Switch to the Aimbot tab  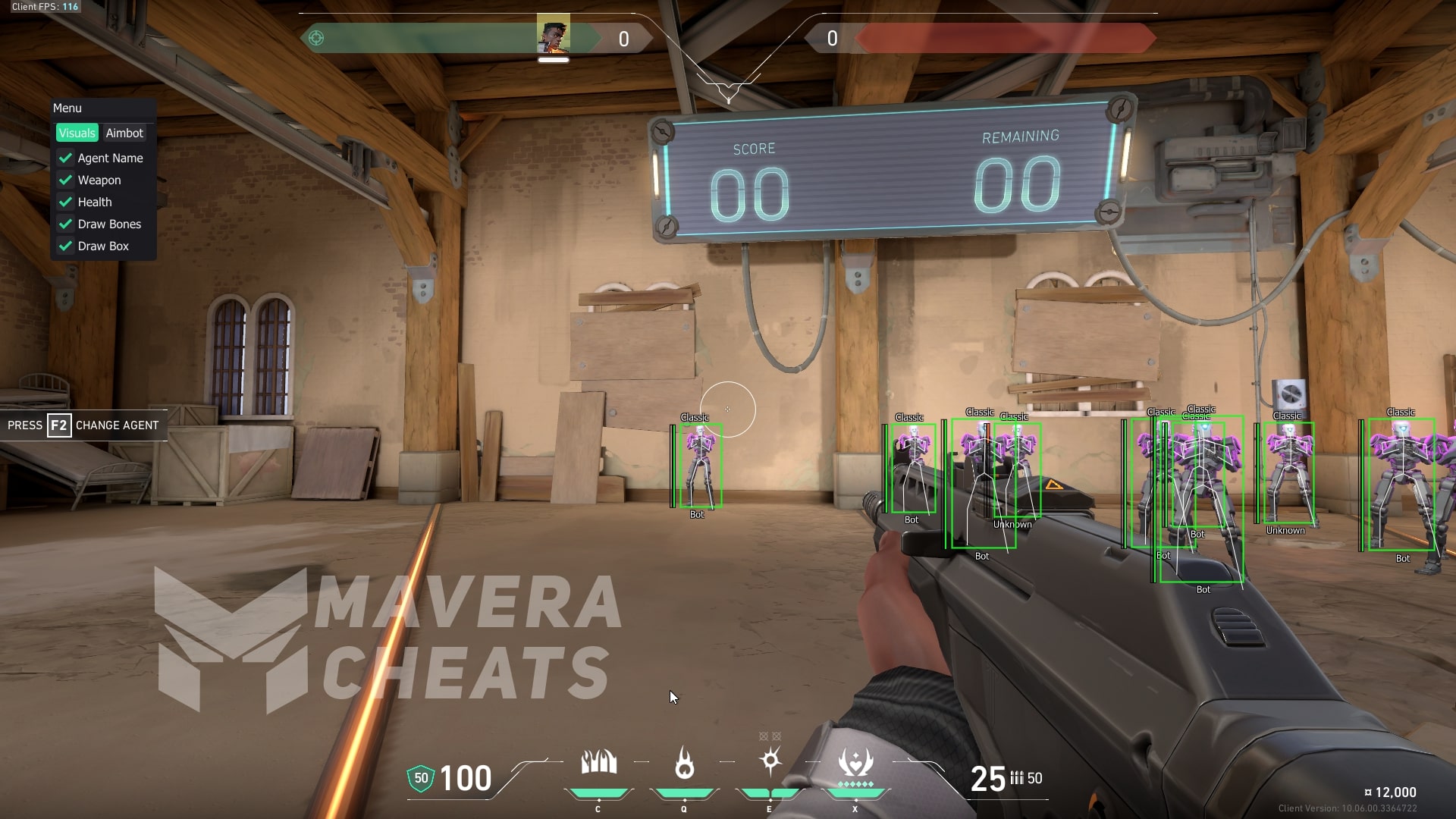click(x=124, y=133)
